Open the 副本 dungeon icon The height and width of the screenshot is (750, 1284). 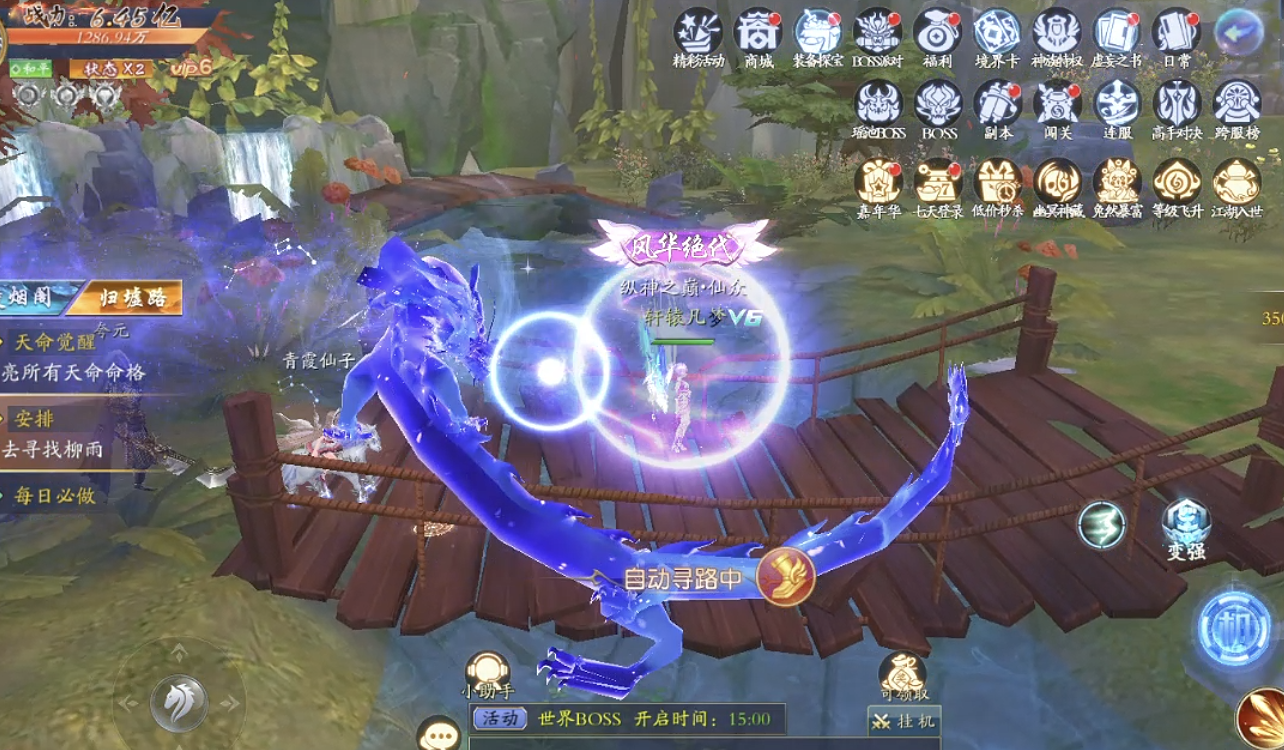click(997, 104)
